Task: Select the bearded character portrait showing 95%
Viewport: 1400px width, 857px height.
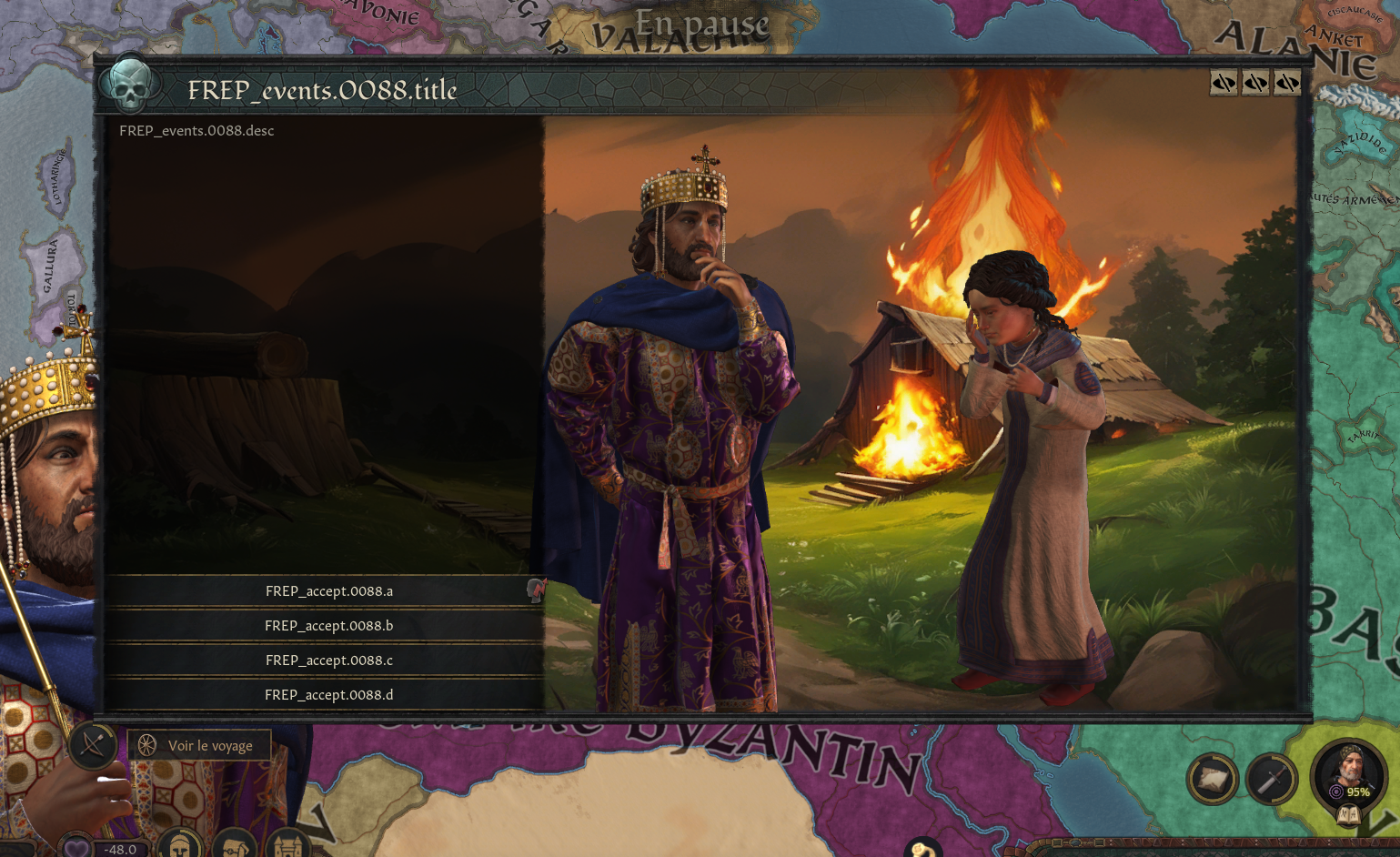Action: [1348, 773]
